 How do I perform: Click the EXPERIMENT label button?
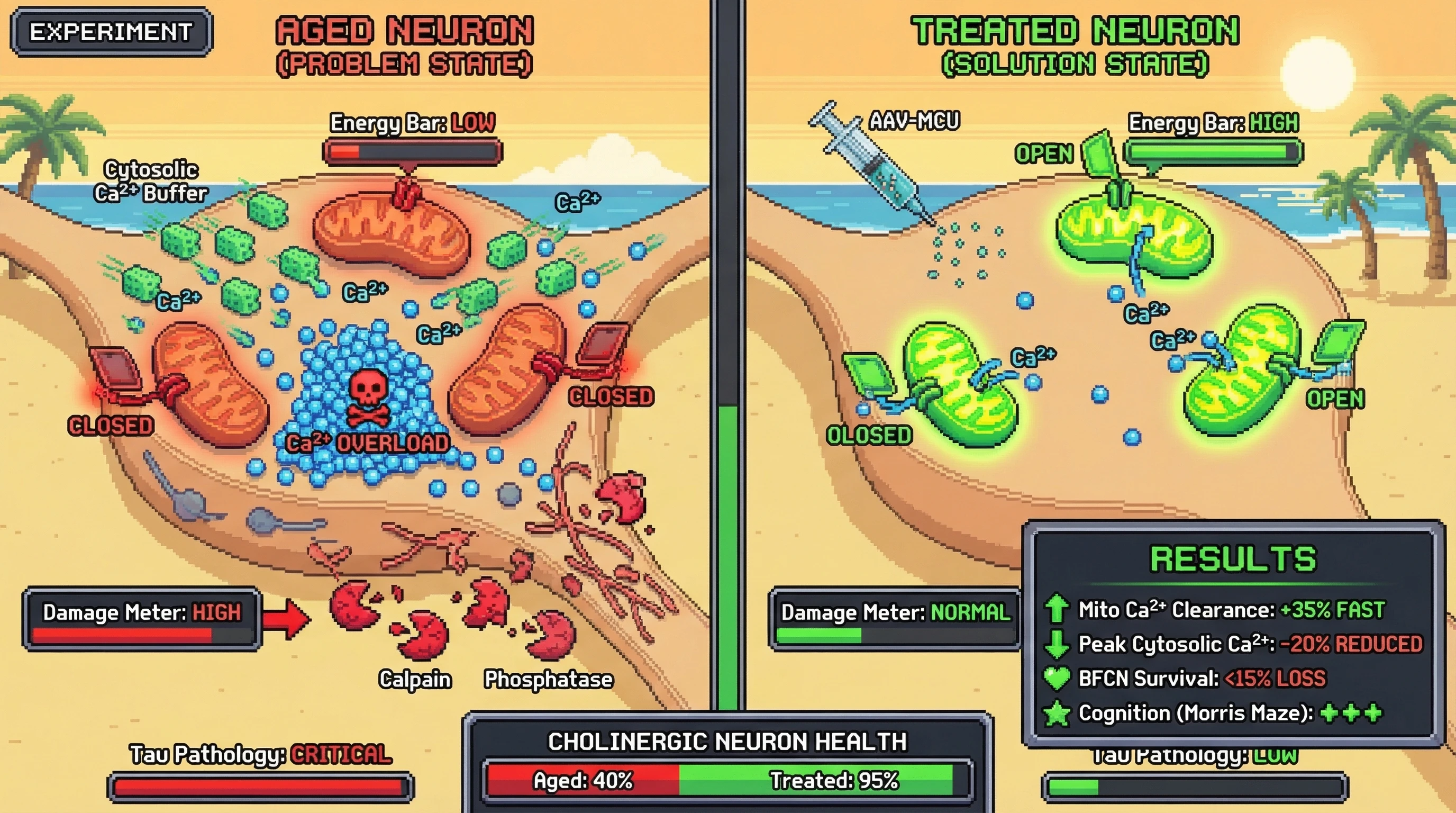pyautogui.click(x=111, y=32)
